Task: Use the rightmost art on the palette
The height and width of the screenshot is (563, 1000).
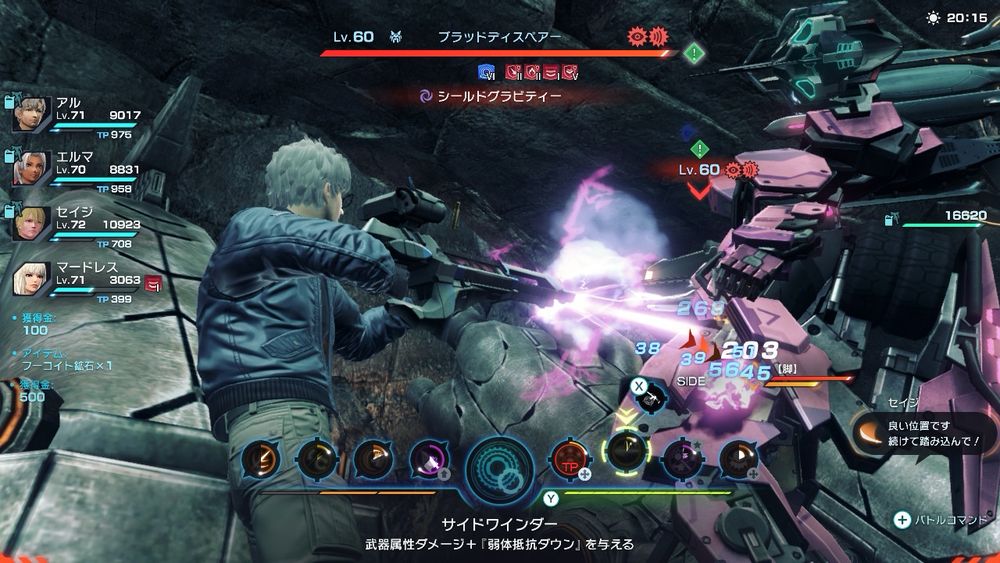Action: [x=740, y=459]
